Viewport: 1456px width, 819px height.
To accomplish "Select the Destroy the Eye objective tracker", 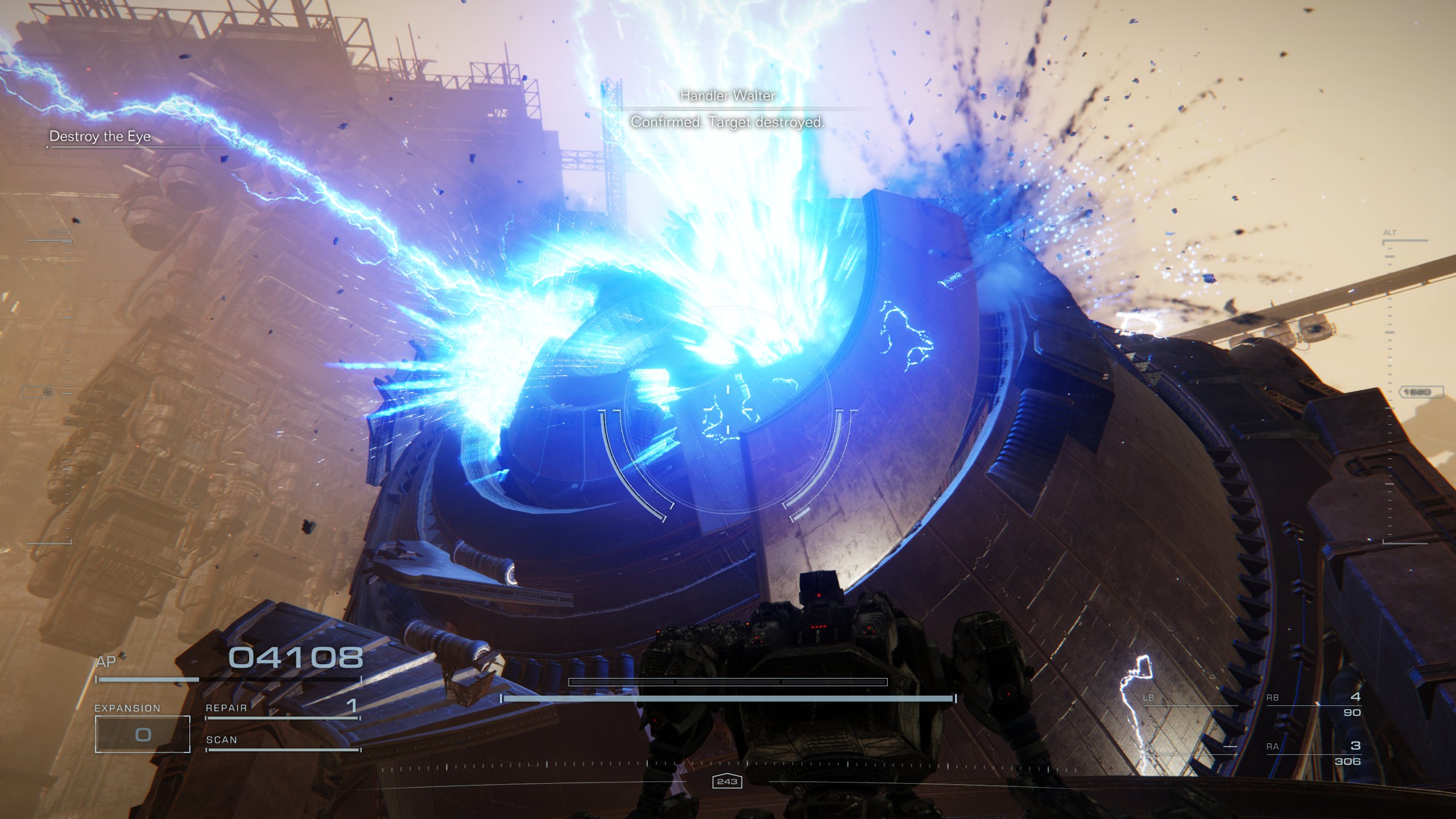I will [x=100, y=136].
